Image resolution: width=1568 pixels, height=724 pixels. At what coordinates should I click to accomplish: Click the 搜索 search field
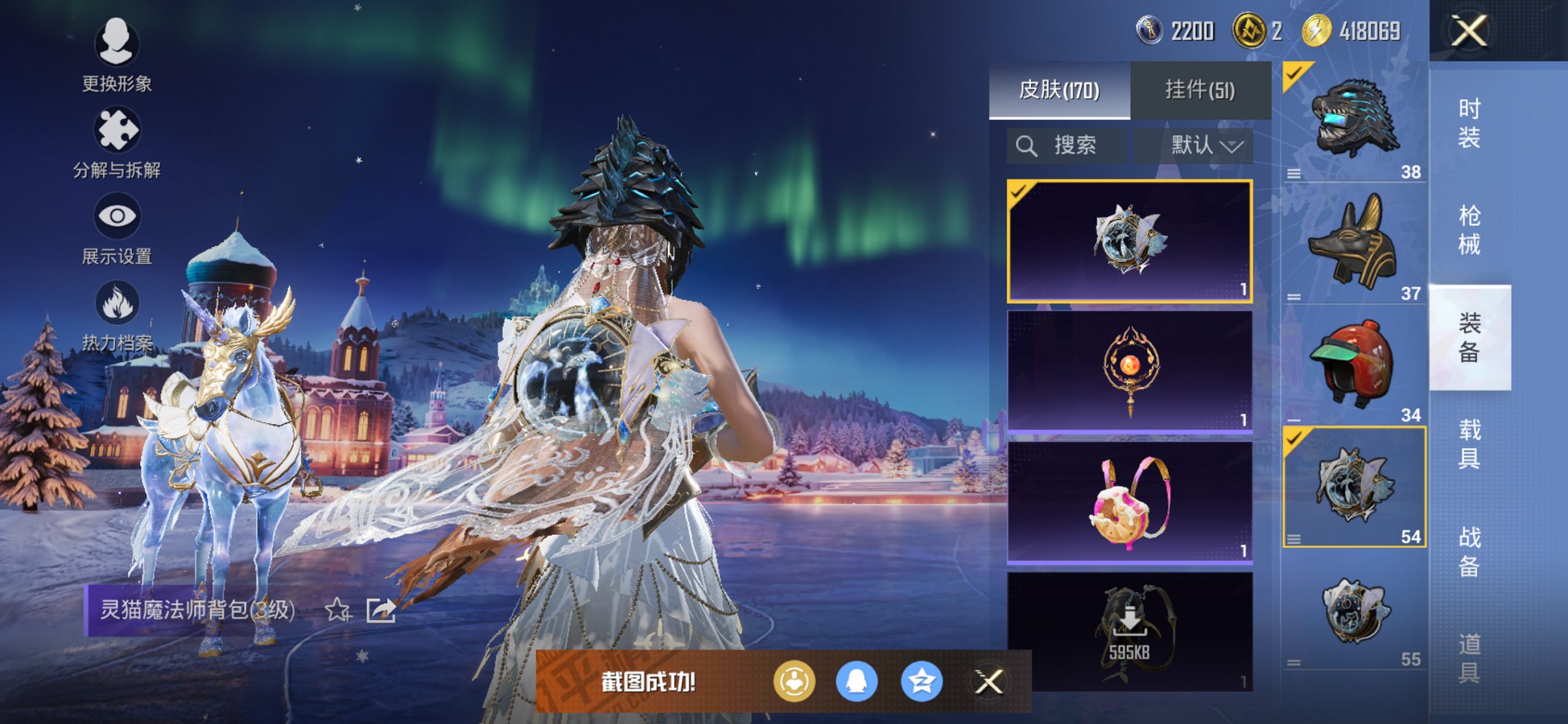point(1067,146)
